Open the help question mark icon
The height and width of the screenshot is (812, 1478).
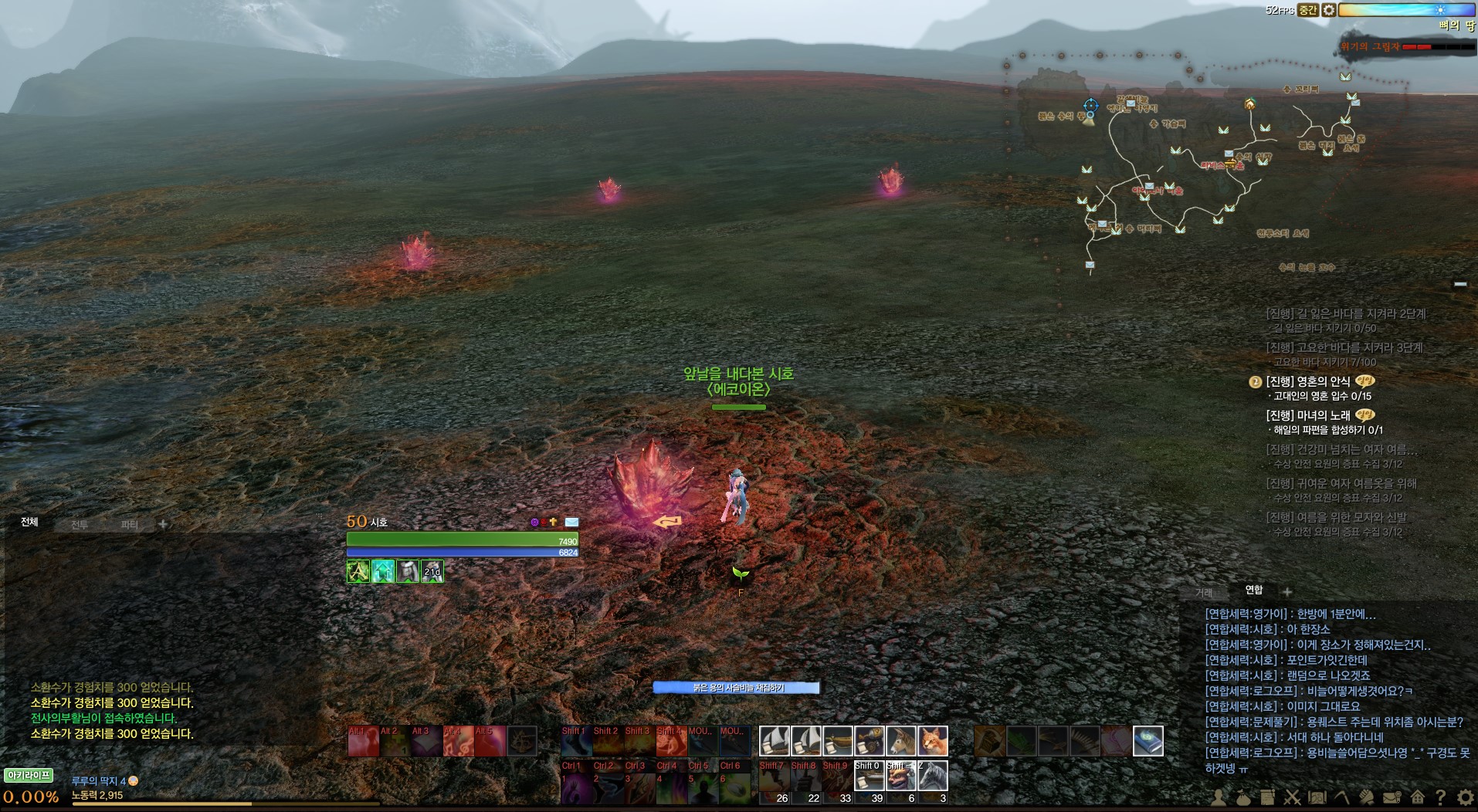click(x=1441, y=797)
